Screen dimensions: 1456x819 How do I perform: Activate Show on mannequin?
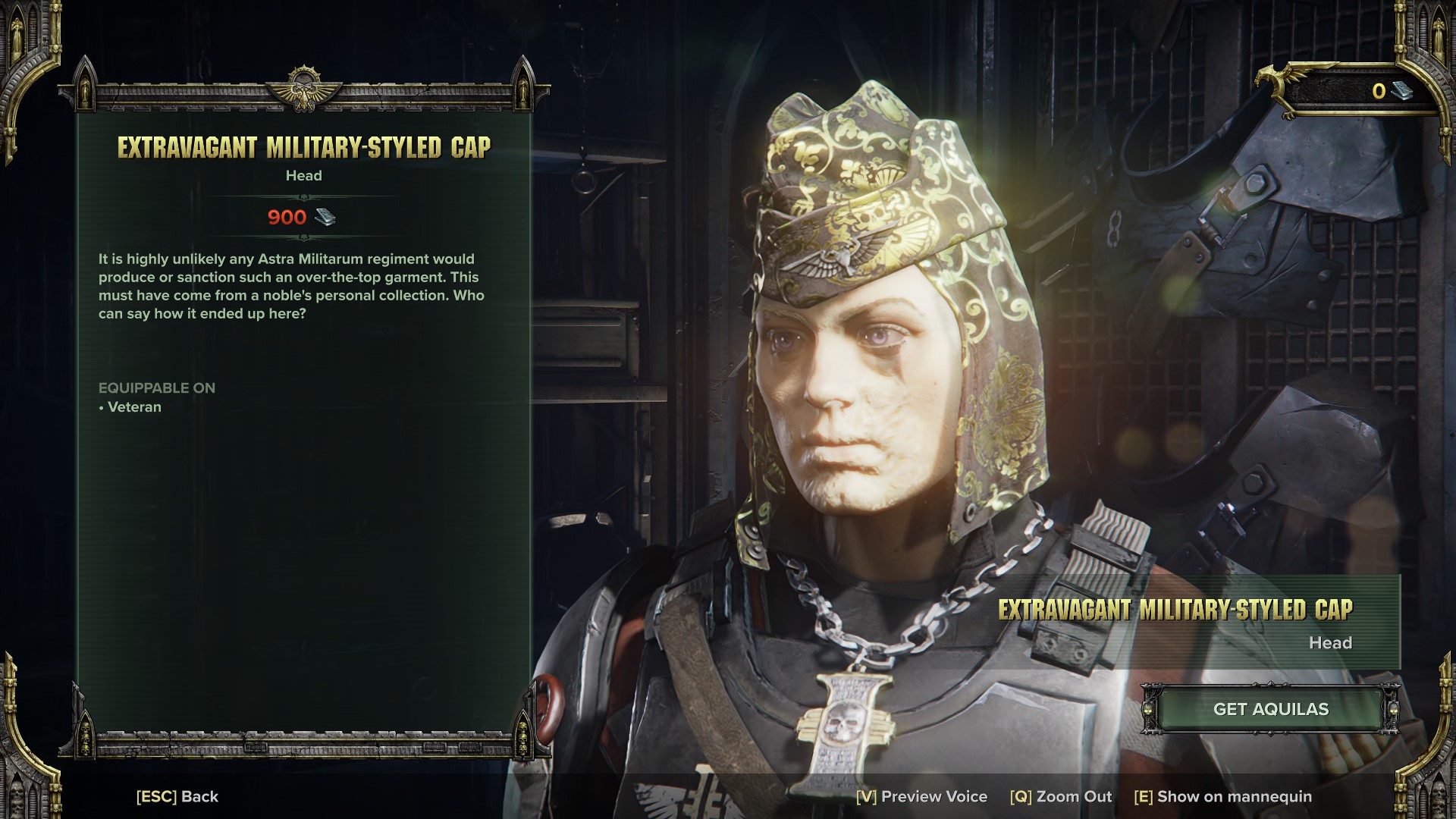point(1222,796)
